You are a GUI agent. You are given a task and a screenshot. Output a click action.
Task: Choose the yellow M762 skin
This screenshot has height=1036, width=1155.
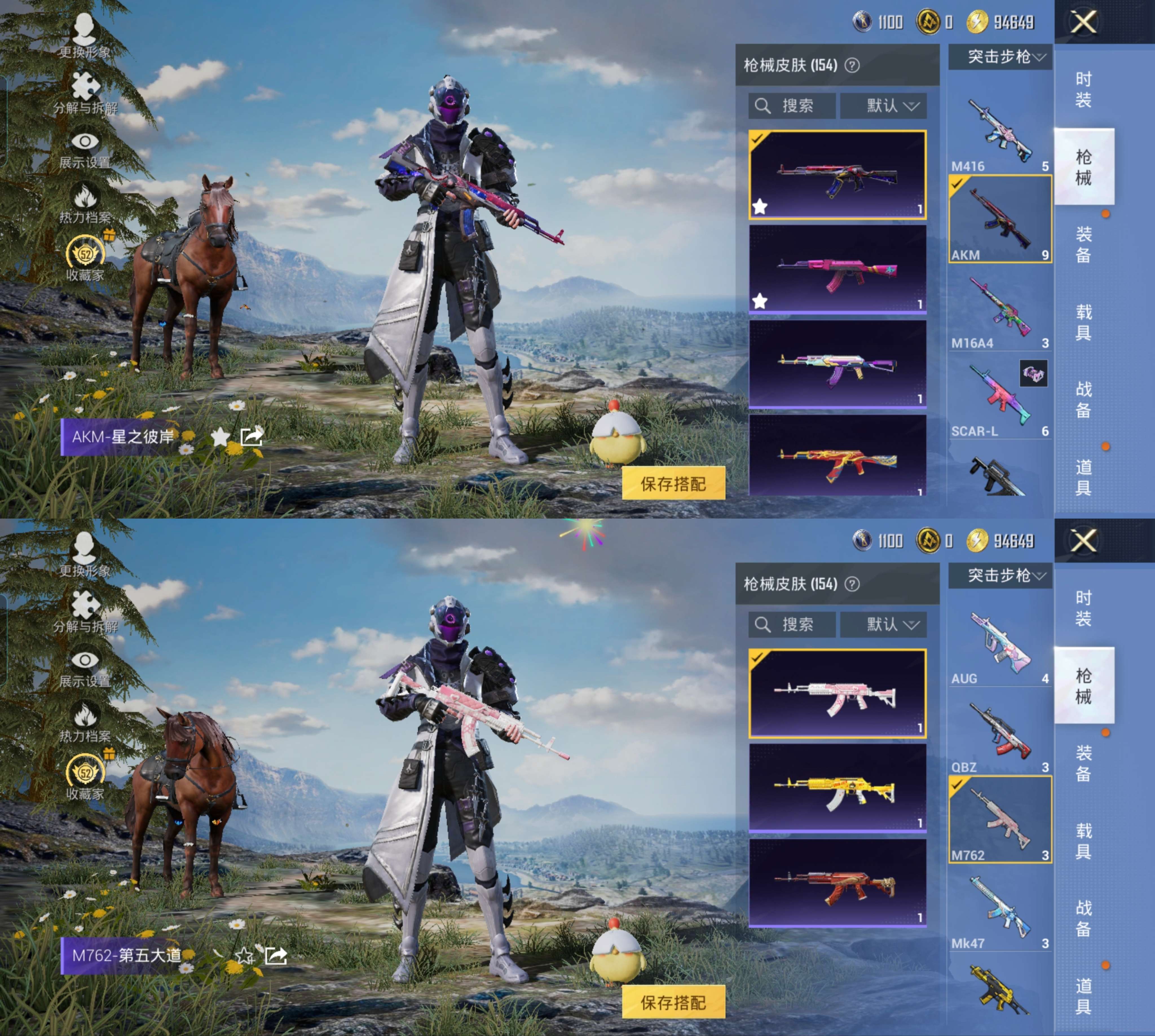coord(837,788)
